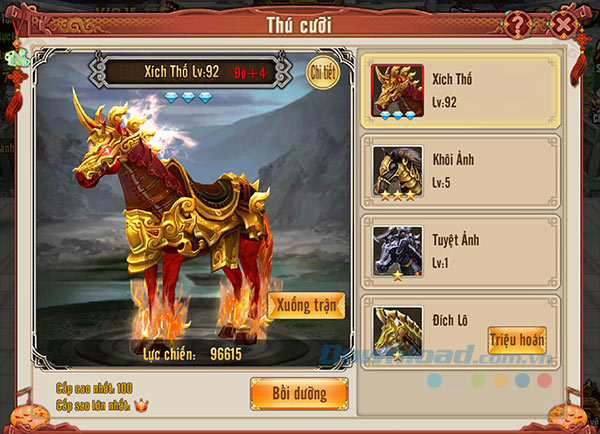Close the Thú cưỡi window

565,23
